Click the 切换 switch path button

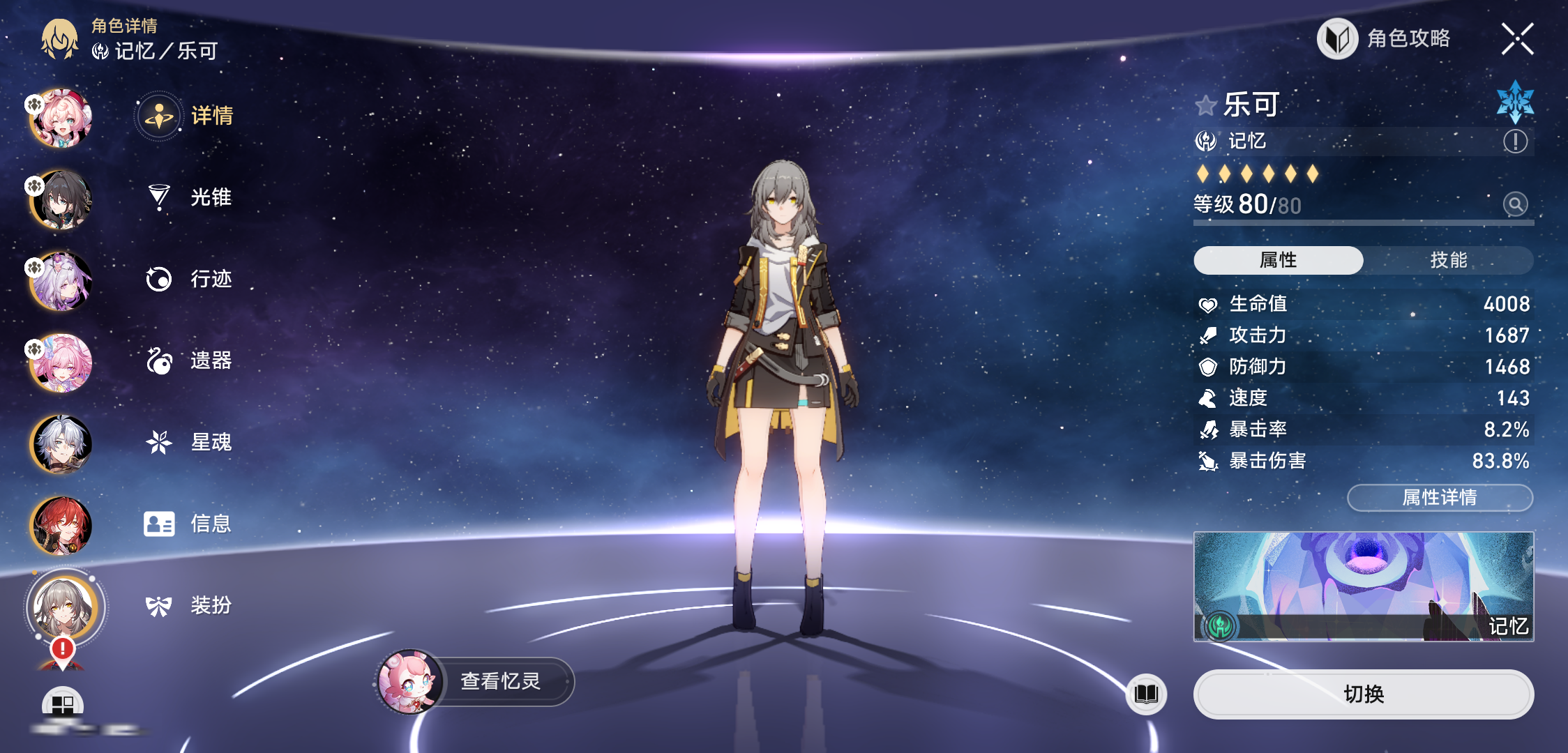(x=1363, y=694)
